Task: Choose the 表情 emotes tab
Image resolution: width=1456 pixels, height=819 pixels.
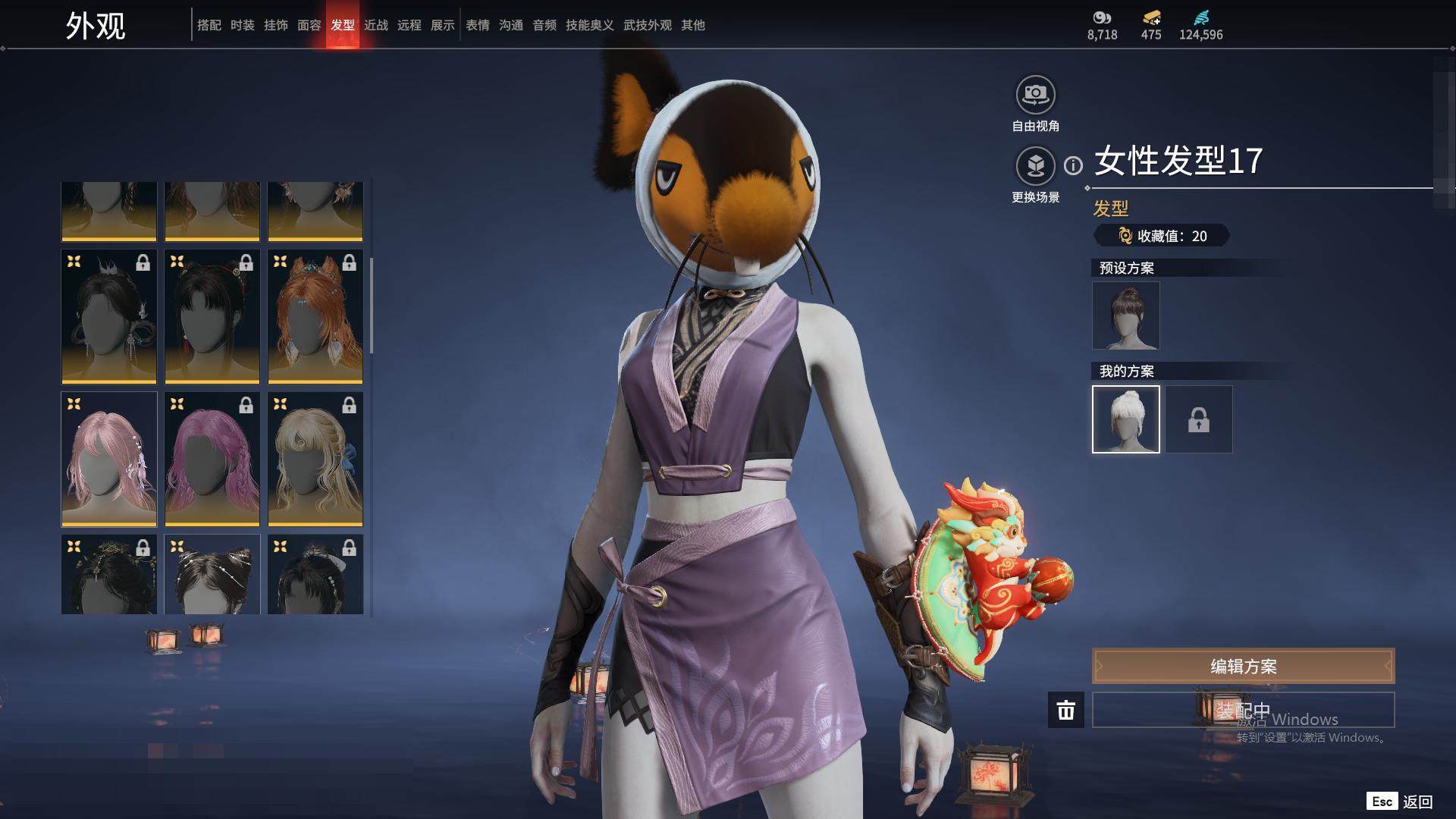Action: [477, 25]
